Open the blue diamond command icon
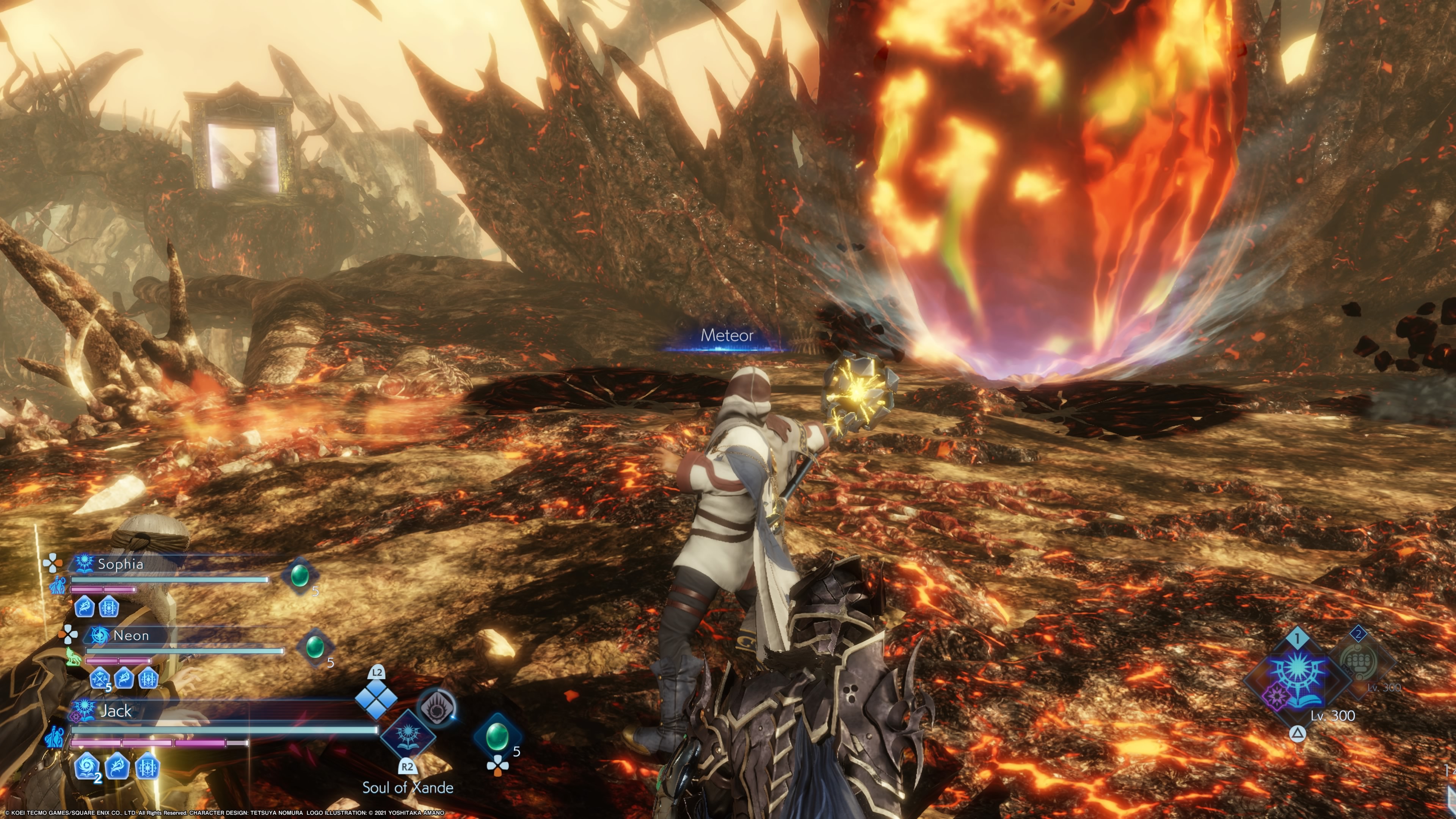1456x819 pixels. click(376, 699)
